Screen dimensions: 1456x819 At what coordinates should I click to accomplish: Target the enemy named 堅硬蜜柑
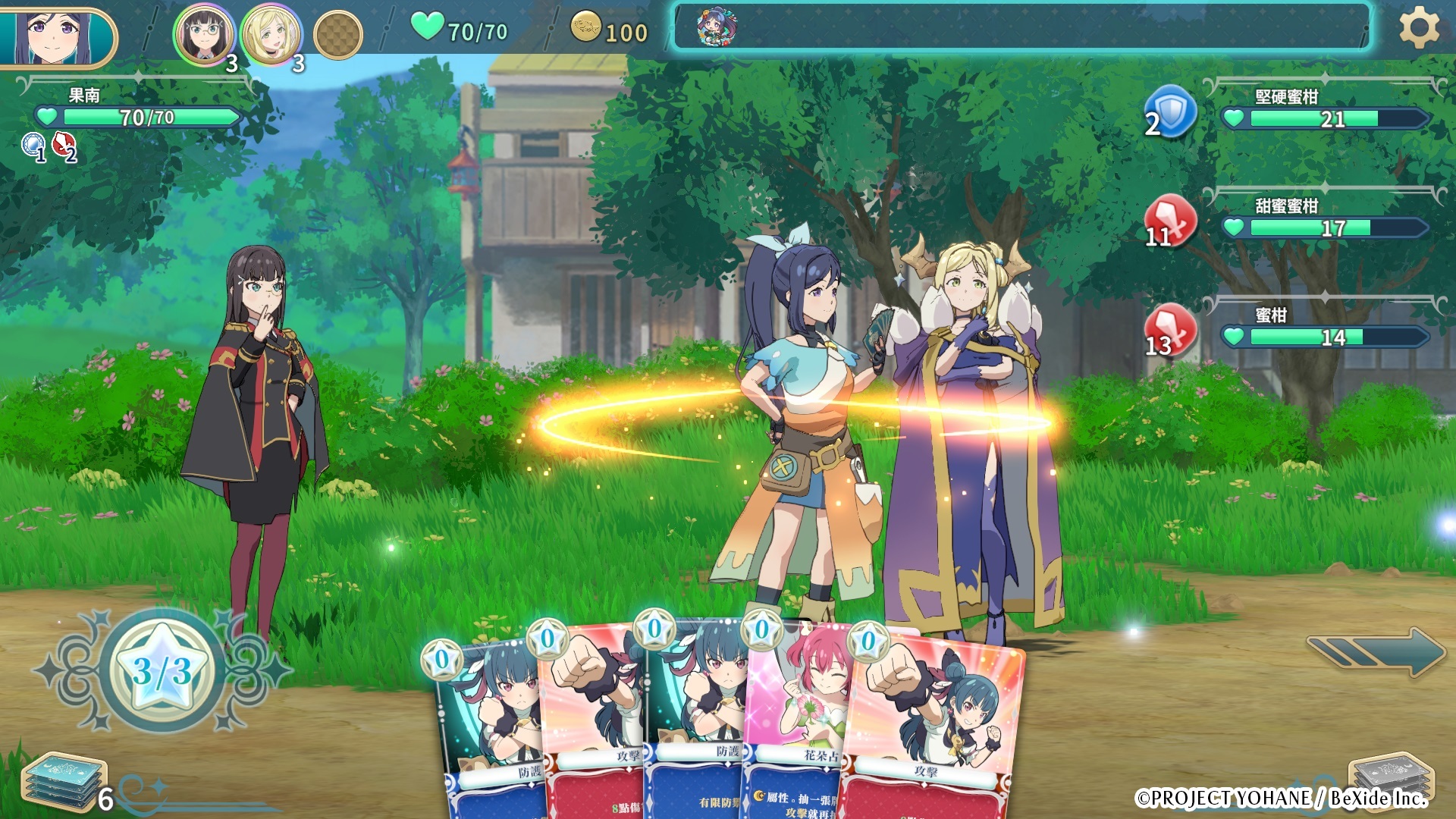(1323, 110)
